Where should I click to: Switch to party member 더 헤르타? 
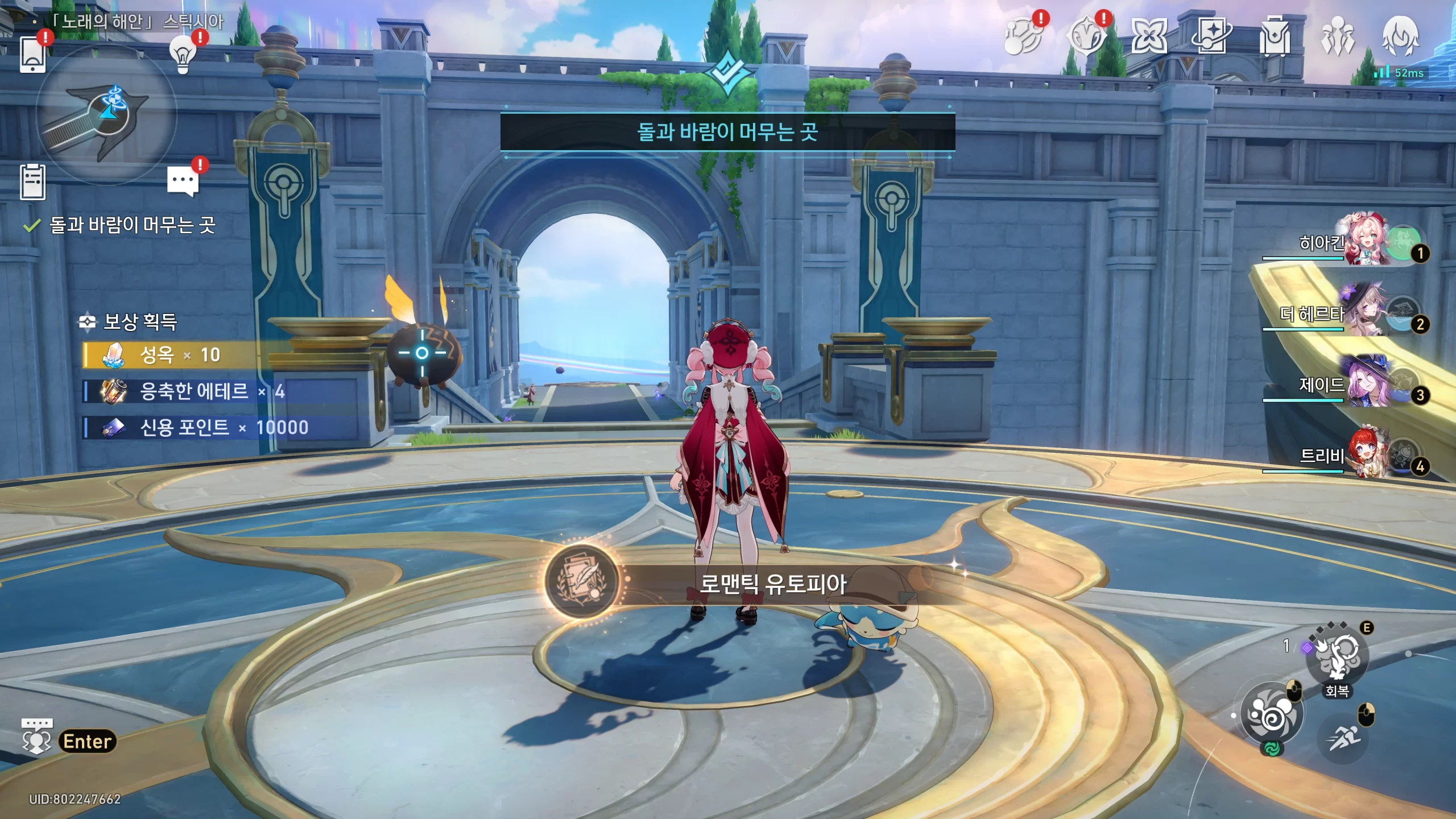(x=1365, y=313)
